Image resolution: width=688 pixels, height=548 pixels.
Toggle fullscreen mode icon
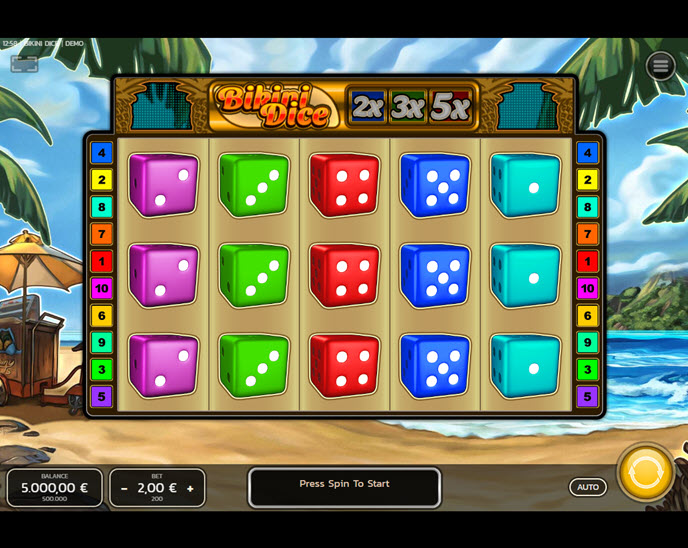[x=25, y=64]
